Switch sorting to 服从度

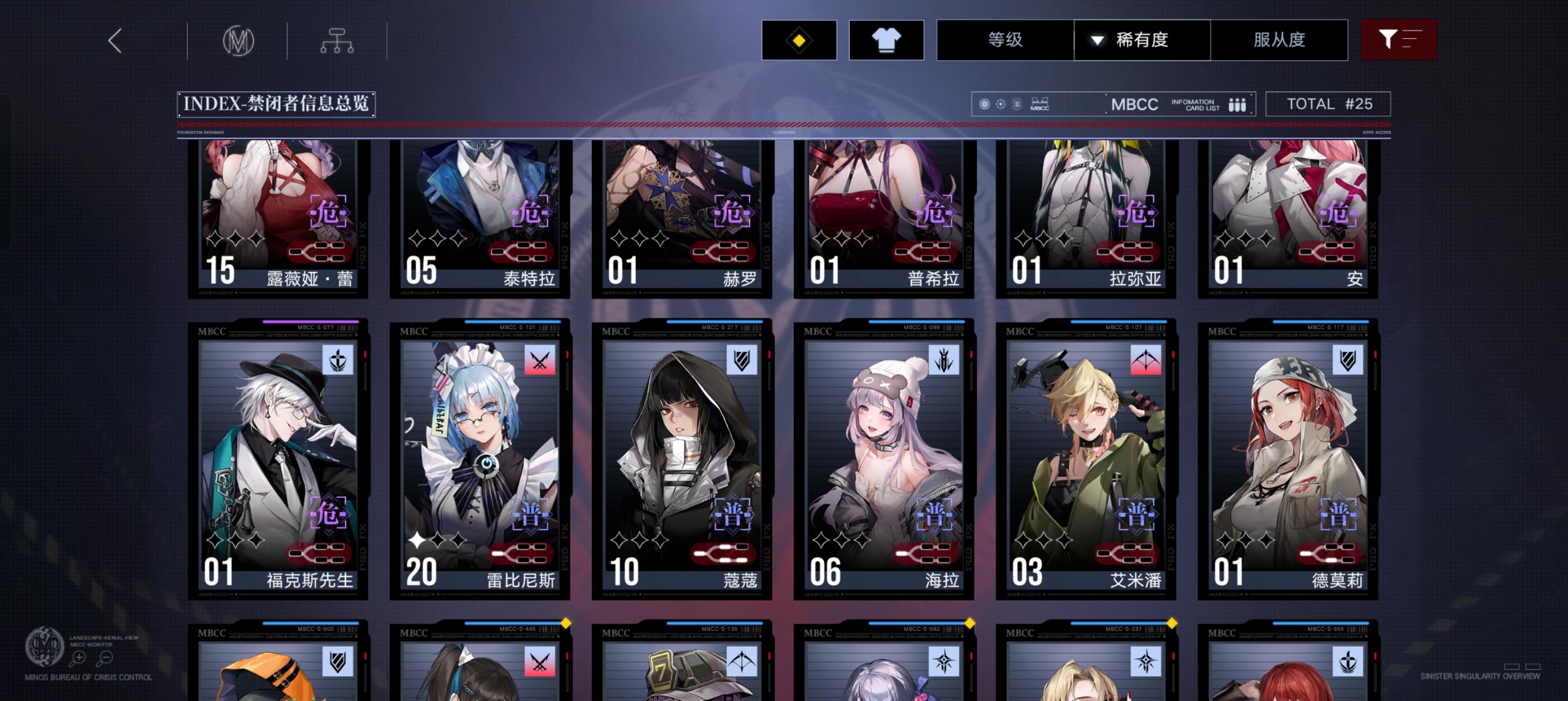1280,40
